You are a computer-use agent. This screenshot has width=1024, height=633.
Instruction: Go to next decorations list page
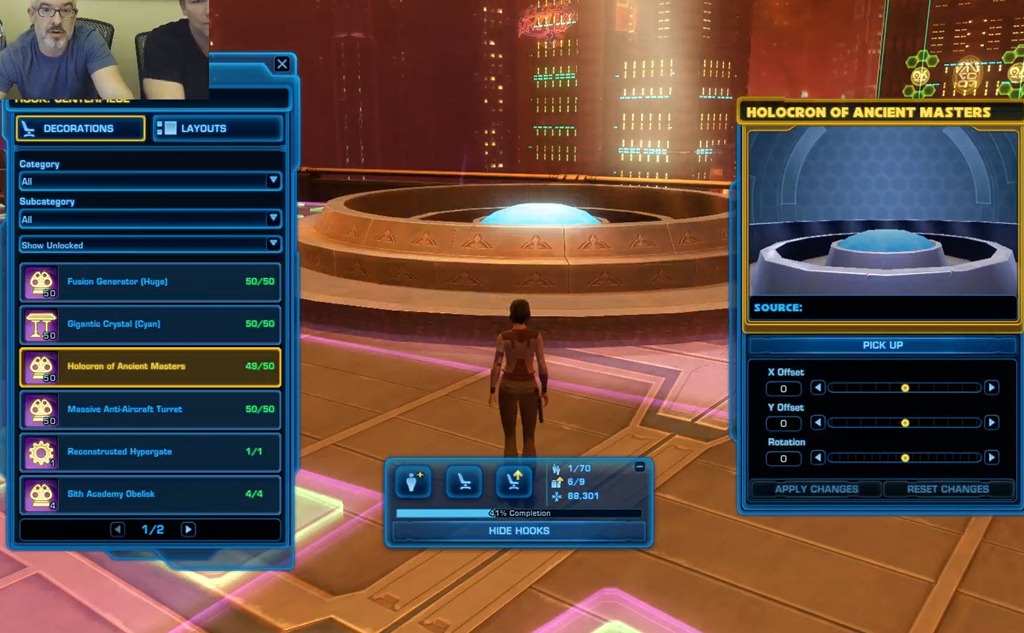[x=188, y=529]
